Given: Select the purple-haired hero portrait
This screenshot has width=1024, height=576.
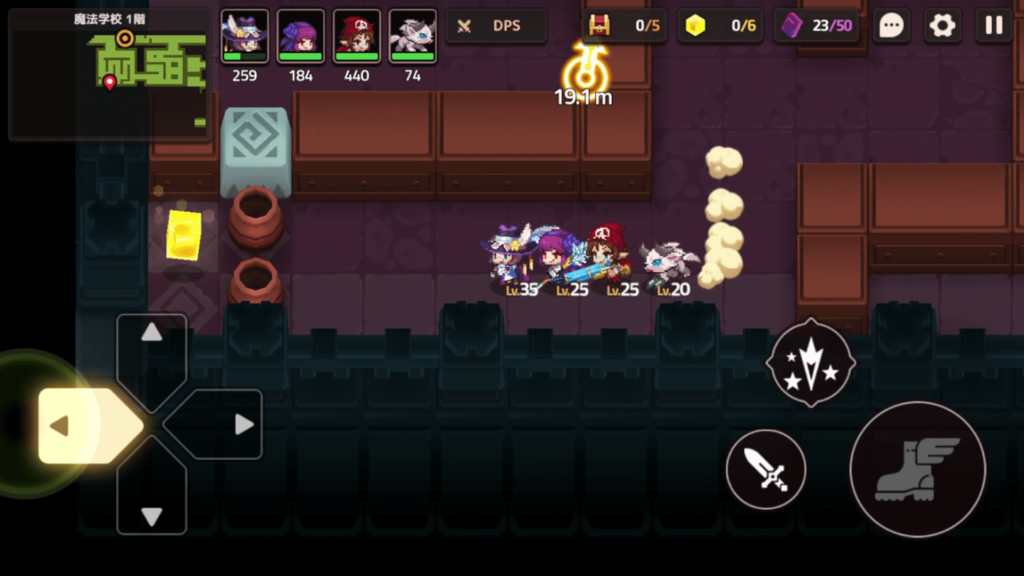Looking at the screenshot, I should pyautogui.click(x=300, y=36).
